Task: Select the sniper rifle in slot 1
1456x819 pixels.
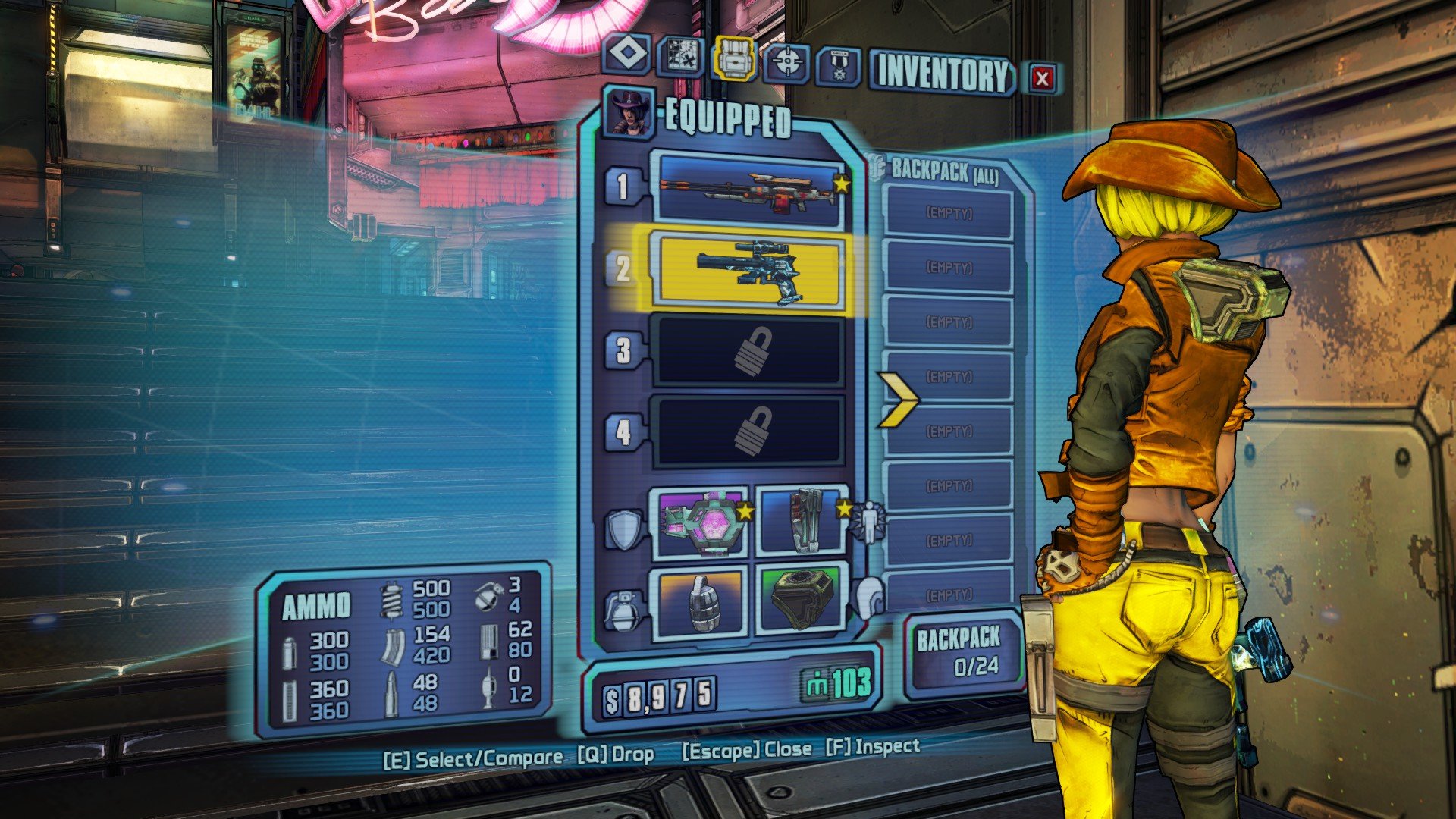Action: (750, 190)
